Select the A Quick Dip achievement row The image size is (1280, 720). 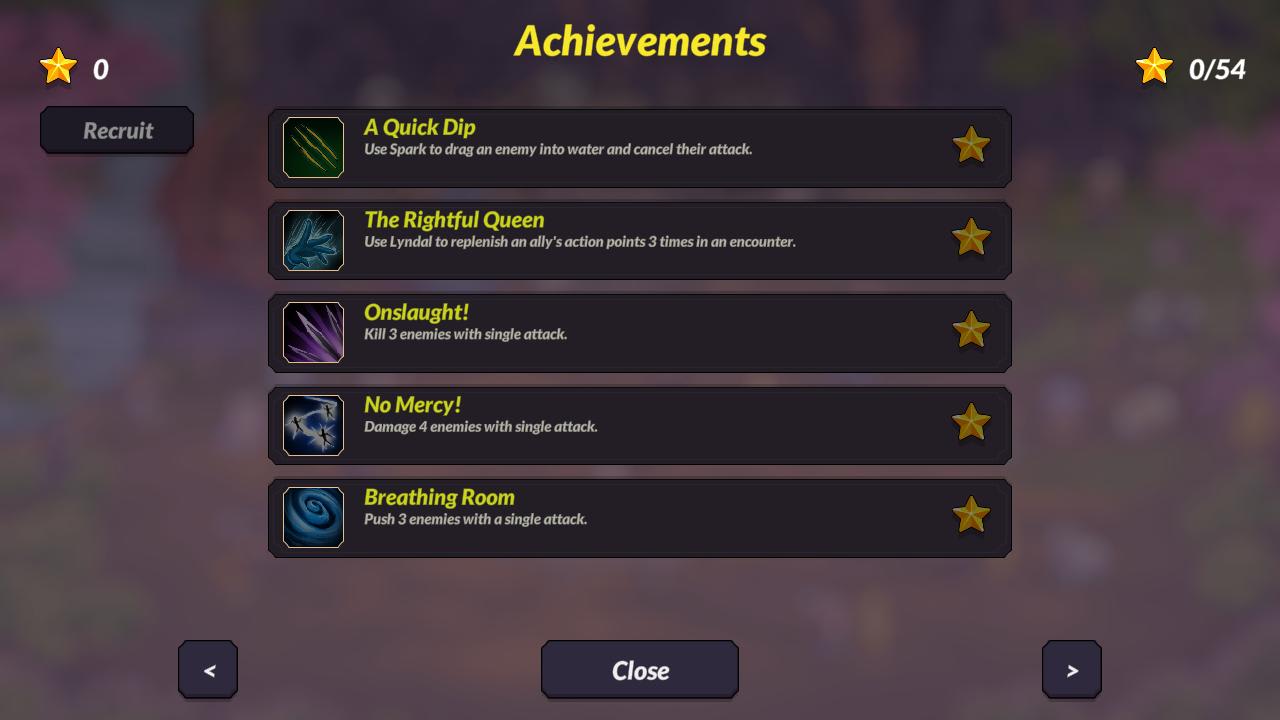click(x=640, y=146)
